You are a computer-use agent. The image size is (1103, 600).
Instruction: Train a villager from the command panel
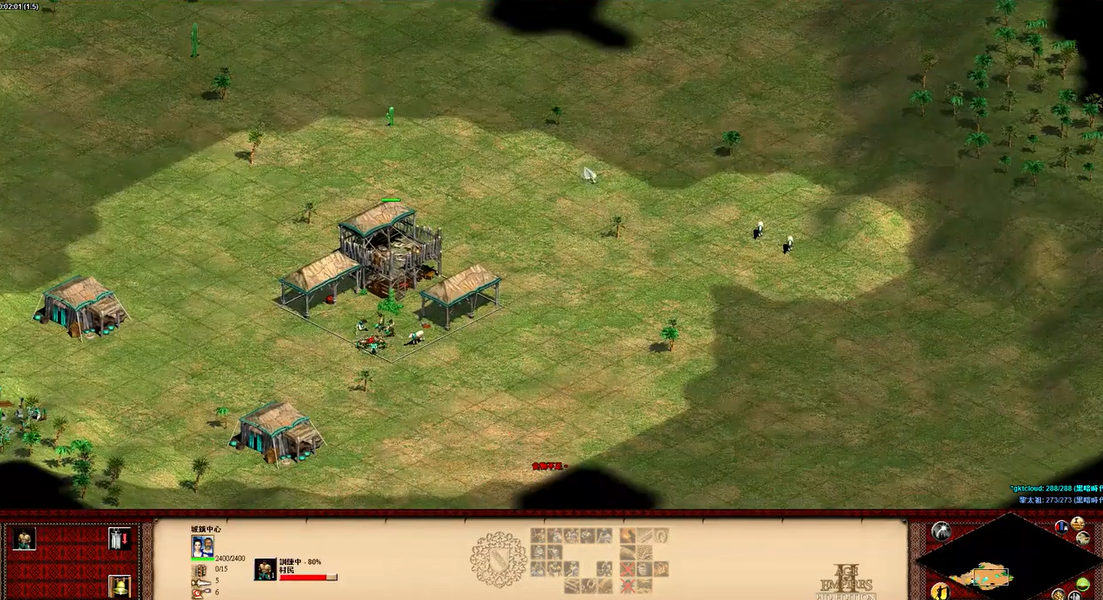click(x=24, y=539)
